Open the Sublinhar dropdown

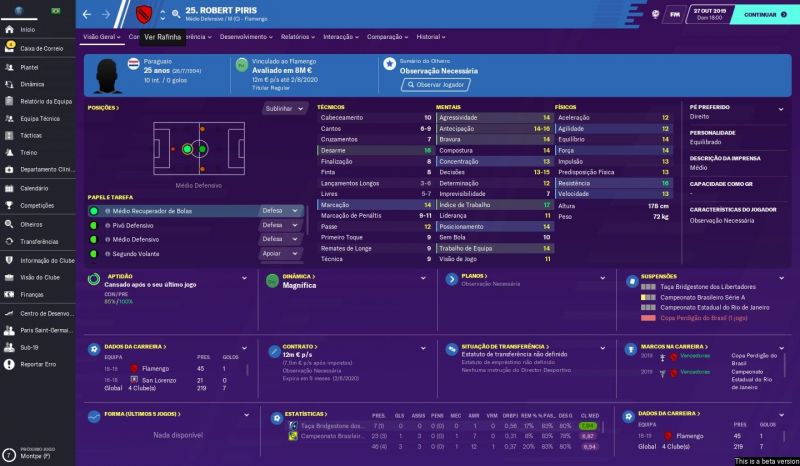pos(282,108)
